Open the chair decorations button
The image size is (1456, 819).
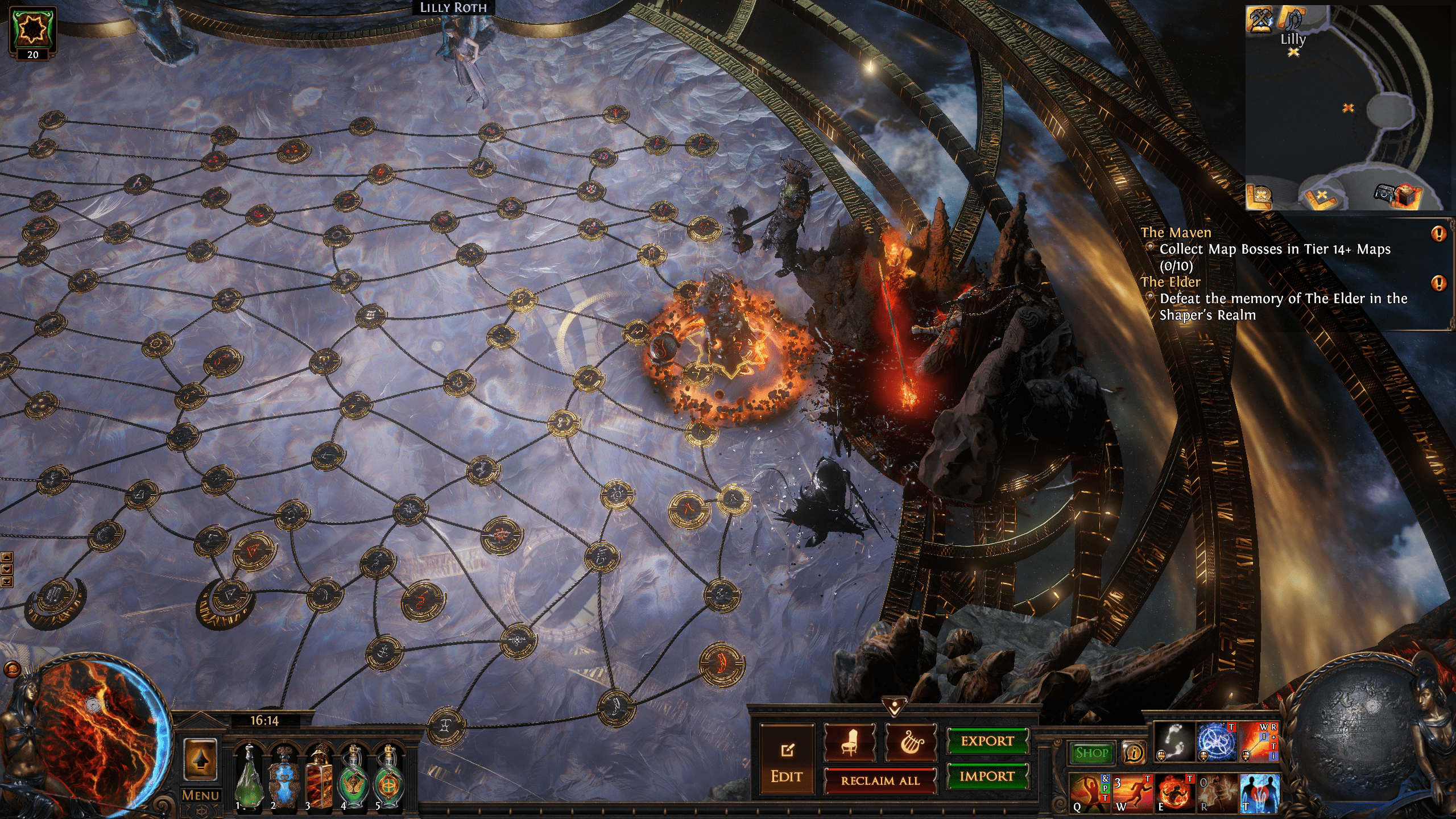coord(850,742)
